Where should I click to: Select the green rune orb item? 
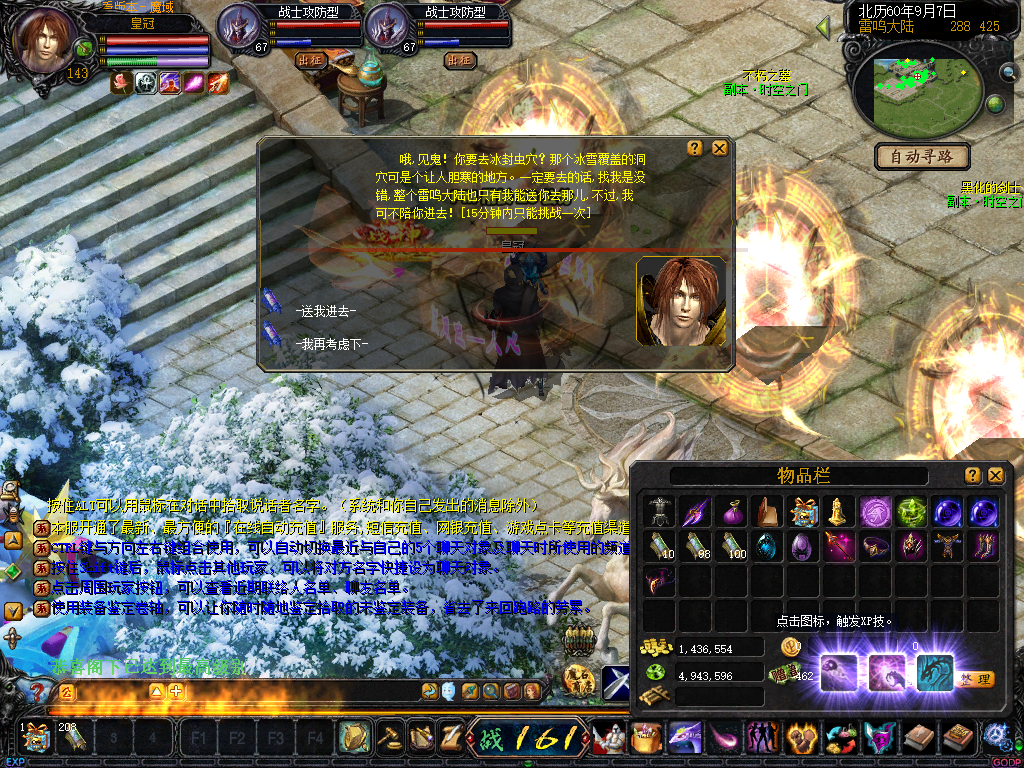pyautogui.click(x=911, y=511)
